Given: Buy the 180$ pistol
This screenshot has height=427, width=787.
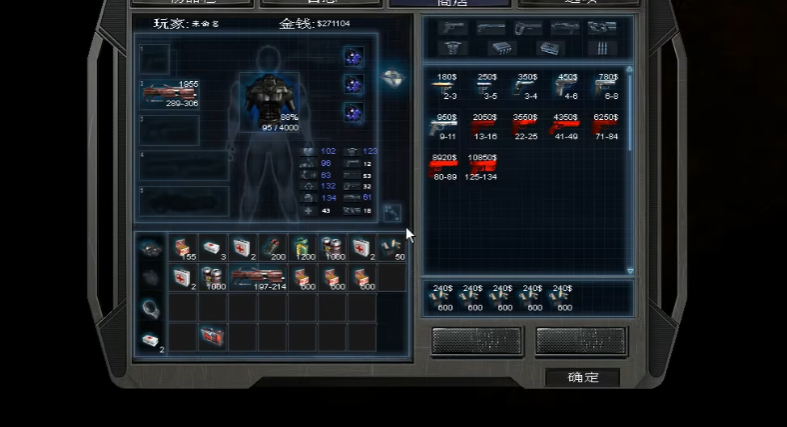Looking at the screenshot, I should pos(445,86).
